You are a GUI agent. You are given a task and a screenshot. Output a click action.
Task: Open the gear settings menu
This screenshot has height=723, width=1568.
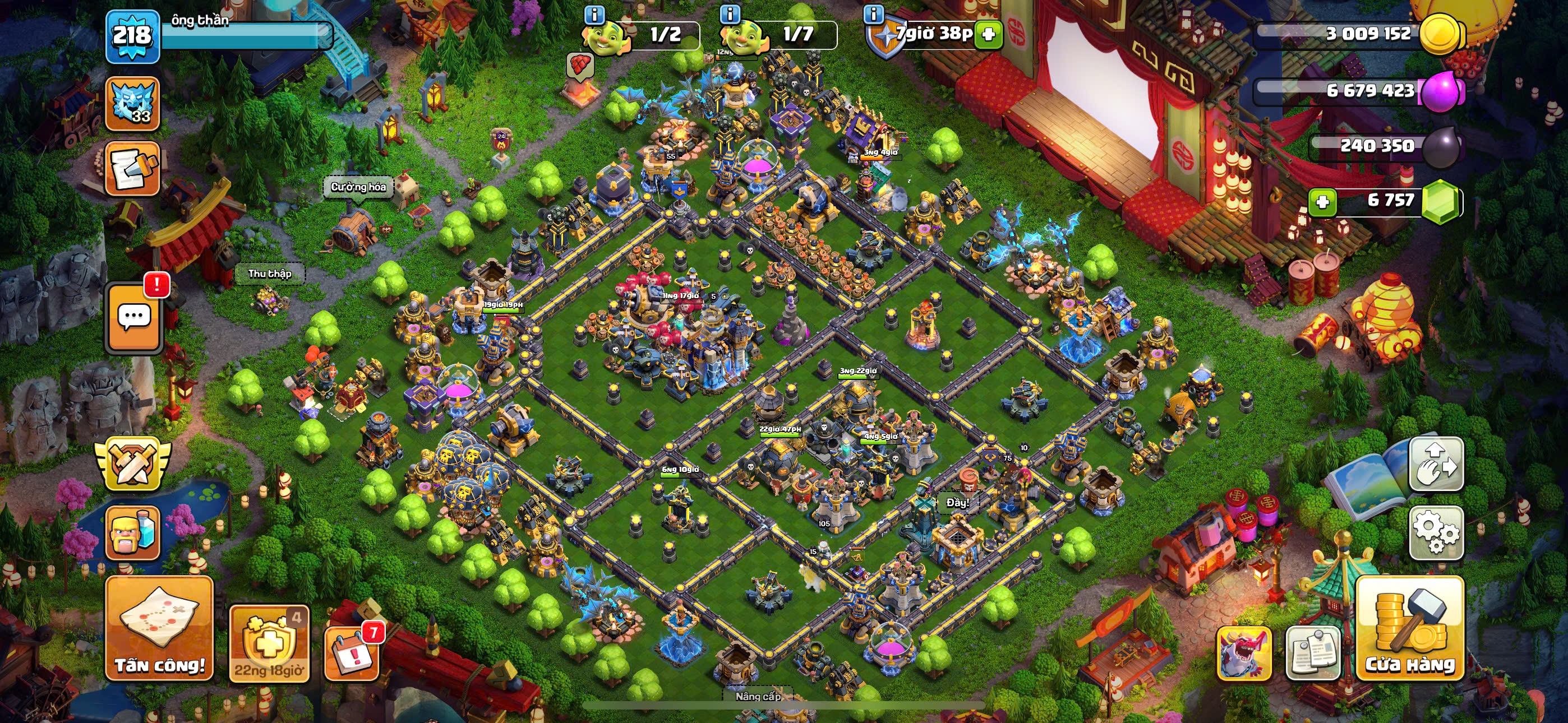1436,532
